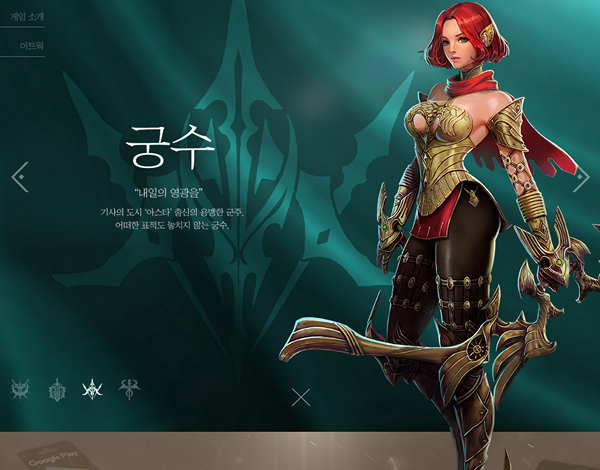Close the character view with X
Viewport: 600px width, 470px height.
[x=301, y=397]
